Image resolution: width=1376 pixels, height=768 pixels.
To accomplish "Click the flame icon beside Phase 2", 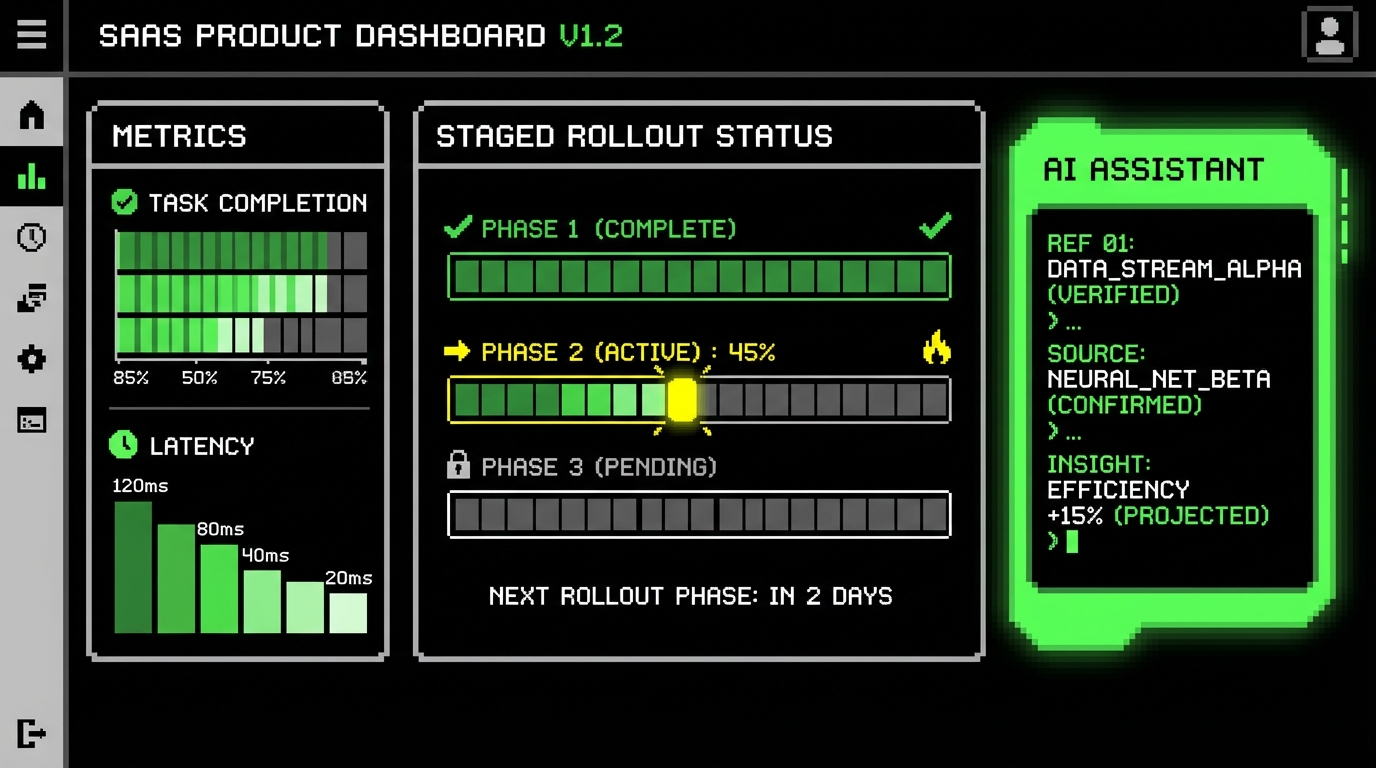I will (936, 349).
